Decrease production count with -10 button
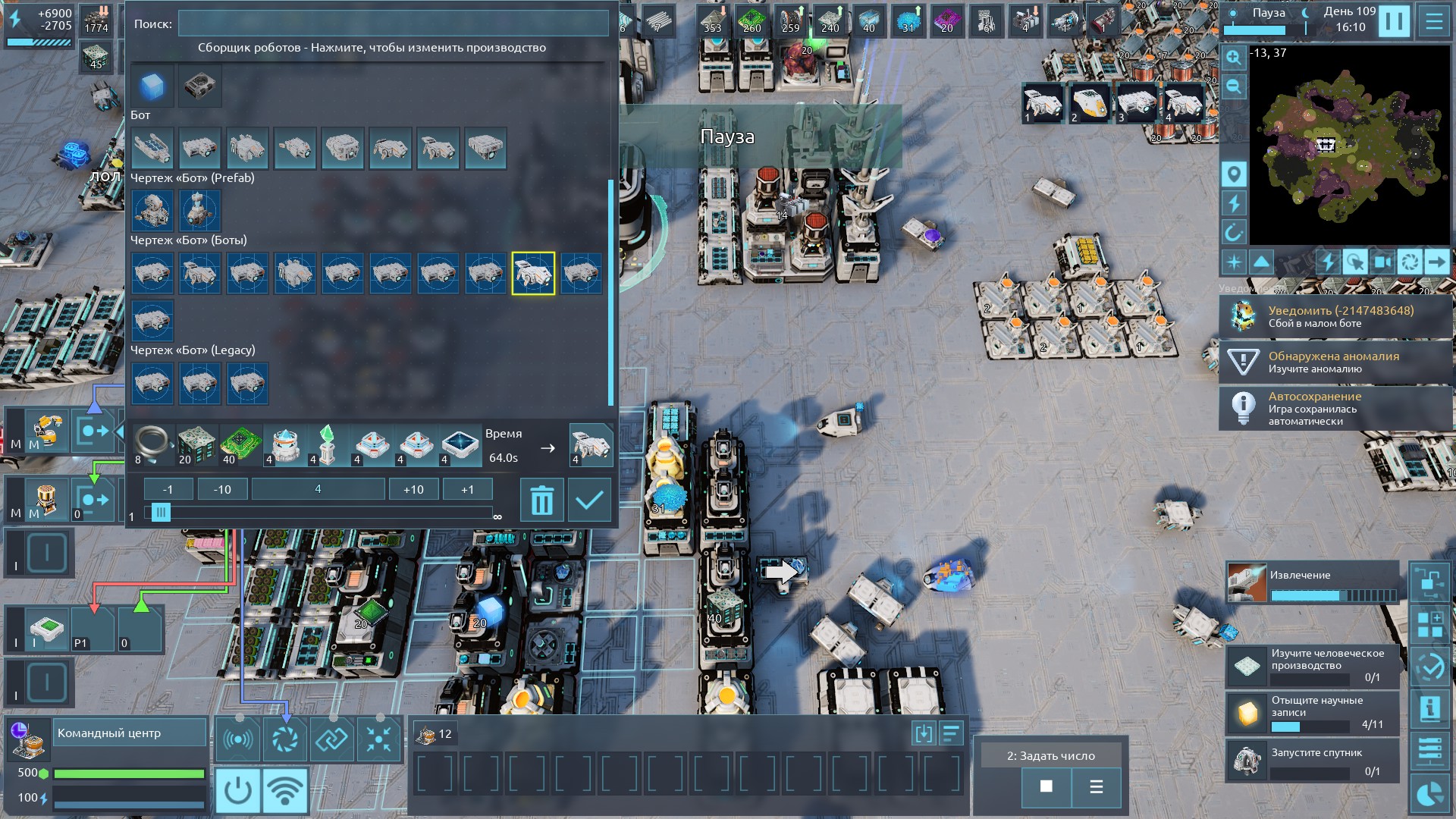Screen dimensions: 1456x819 point(222,489)
